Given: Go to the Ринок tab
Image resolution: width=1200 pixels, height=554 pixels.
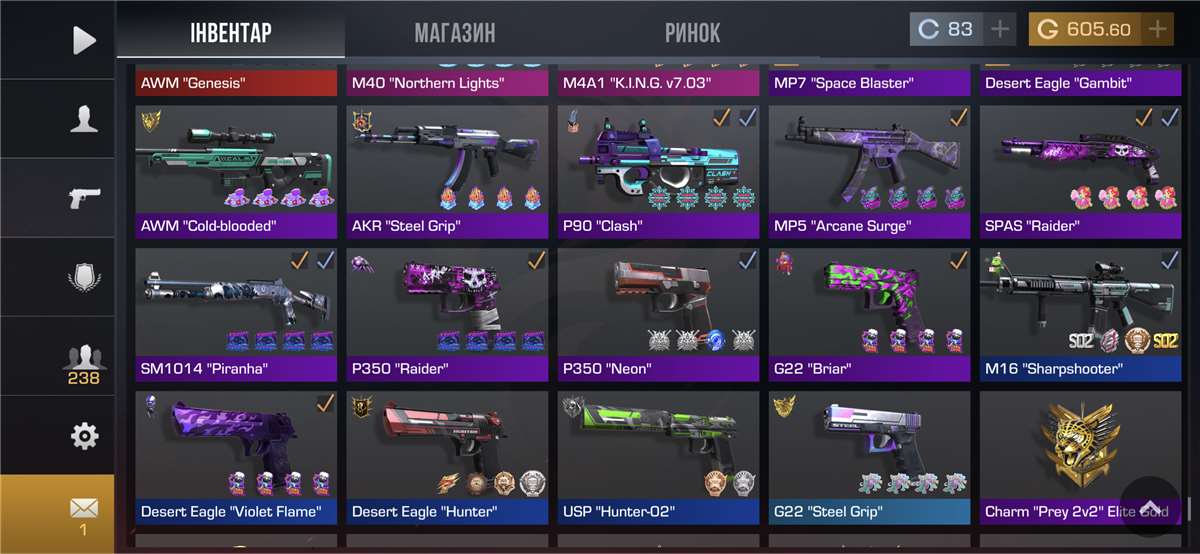Looking at the screenshot, I should click(692, 32).
